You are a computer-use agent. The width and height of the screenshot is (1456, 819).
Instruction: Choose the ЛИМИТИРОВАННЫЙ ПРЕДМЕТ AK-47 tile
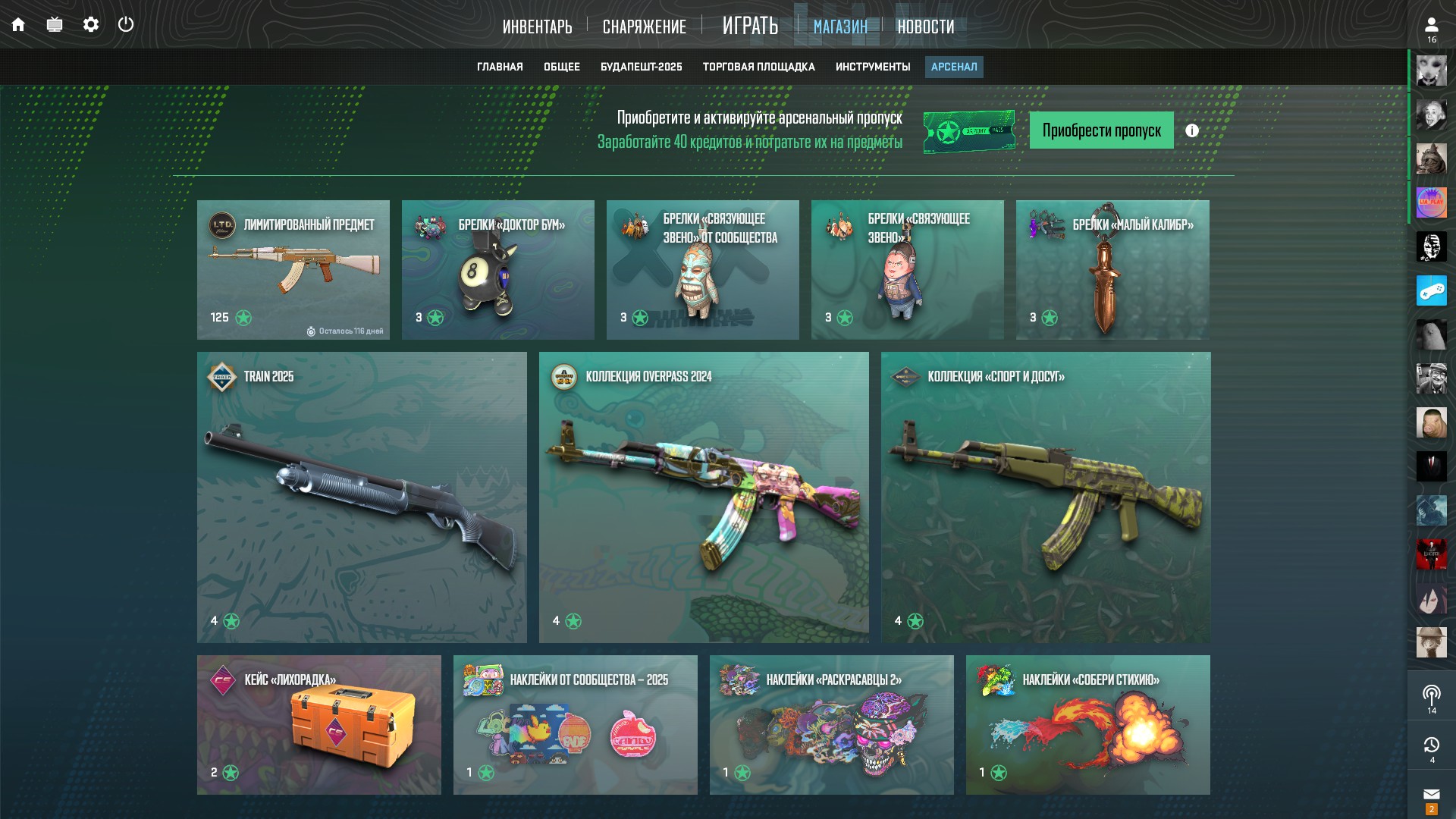[293, 269]
